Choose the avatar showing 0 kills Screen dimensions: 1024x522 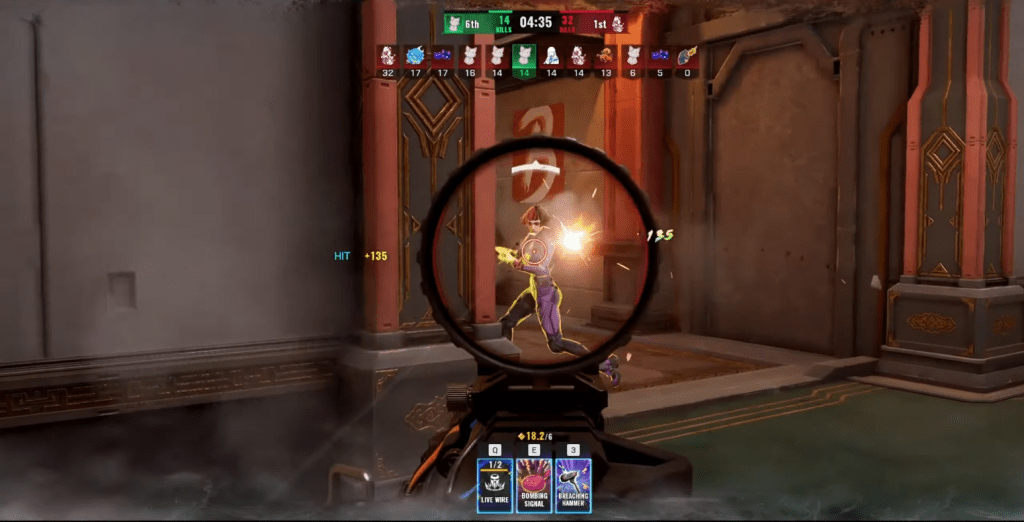click(687, 56)
